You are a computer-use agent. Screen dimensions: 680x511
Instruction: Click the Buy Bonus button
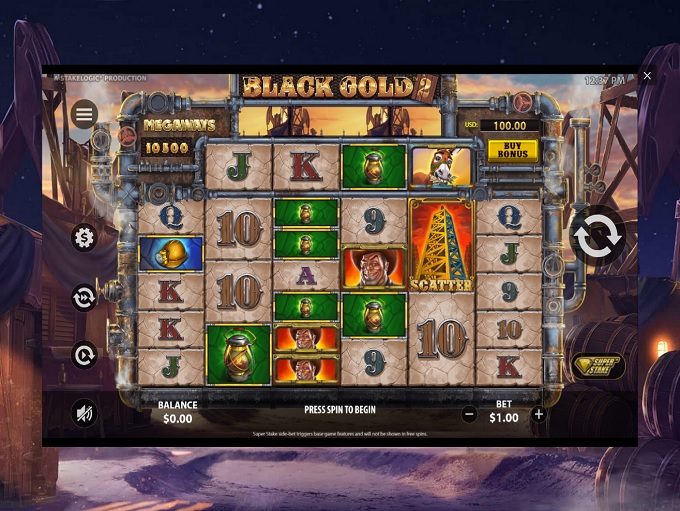tap(513, 149)
